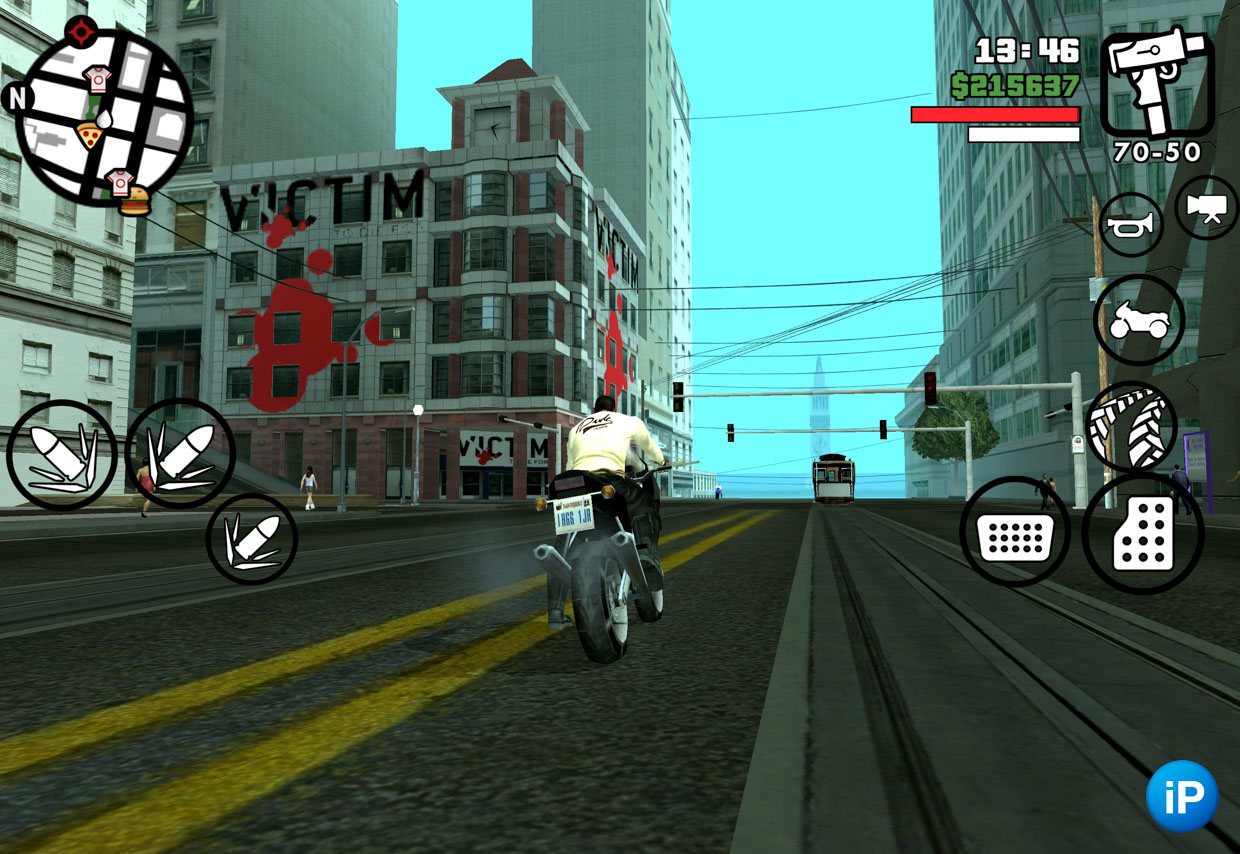The image size is (1240, 854).
Task: Hit the wide brake pedal button
Action: [1015, 532]
